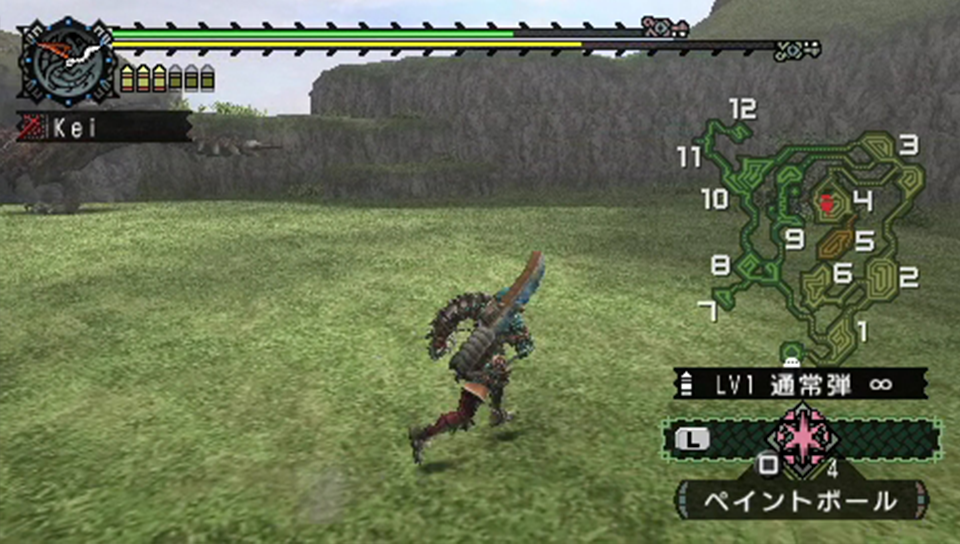Click the ペイントボール item name label
Image resolution: width=960 pixels, height=544 pixels.
(x=801, y=500)
